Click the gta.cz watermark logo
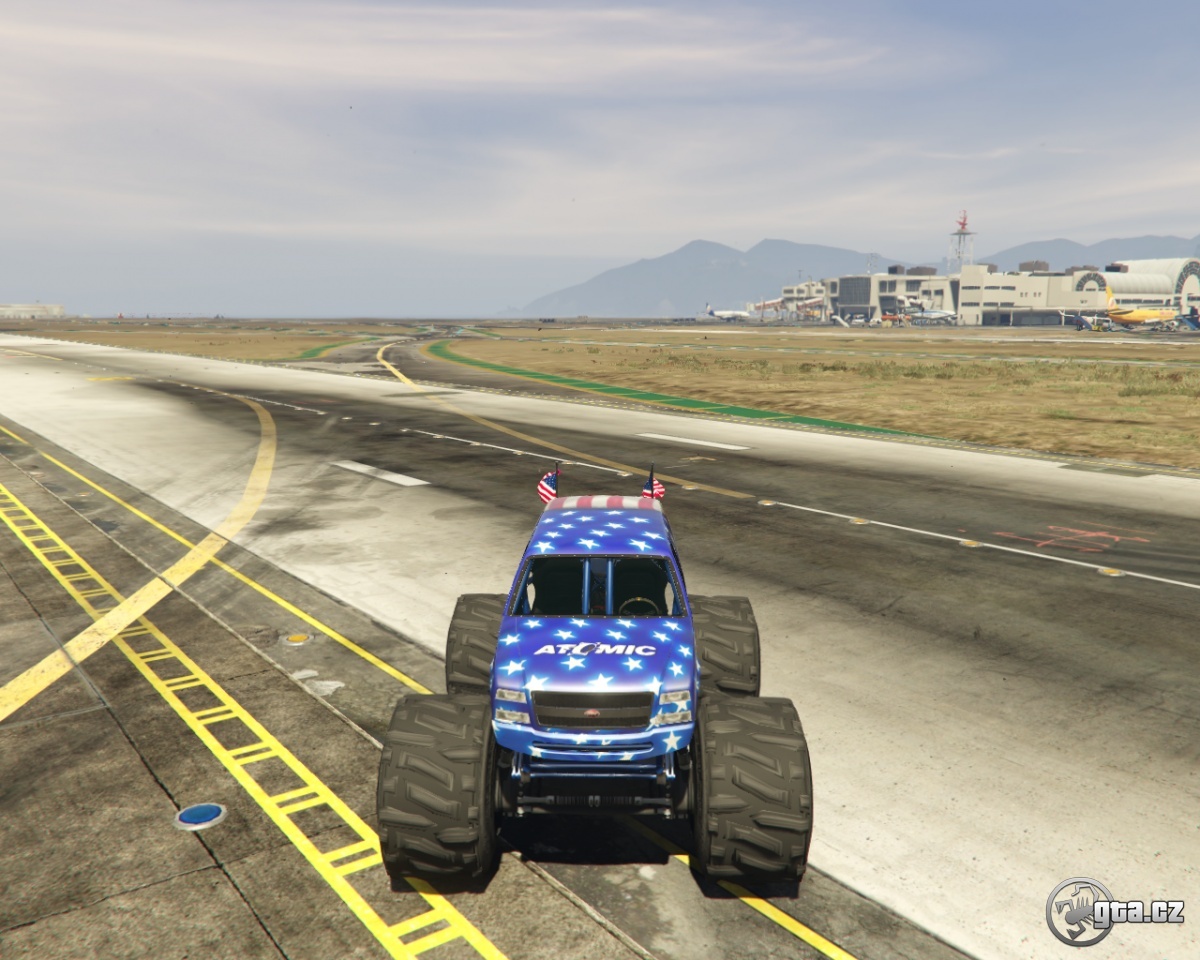Image resolution: width=1200 pixels, height=960 pixels. coord(1113,911)
